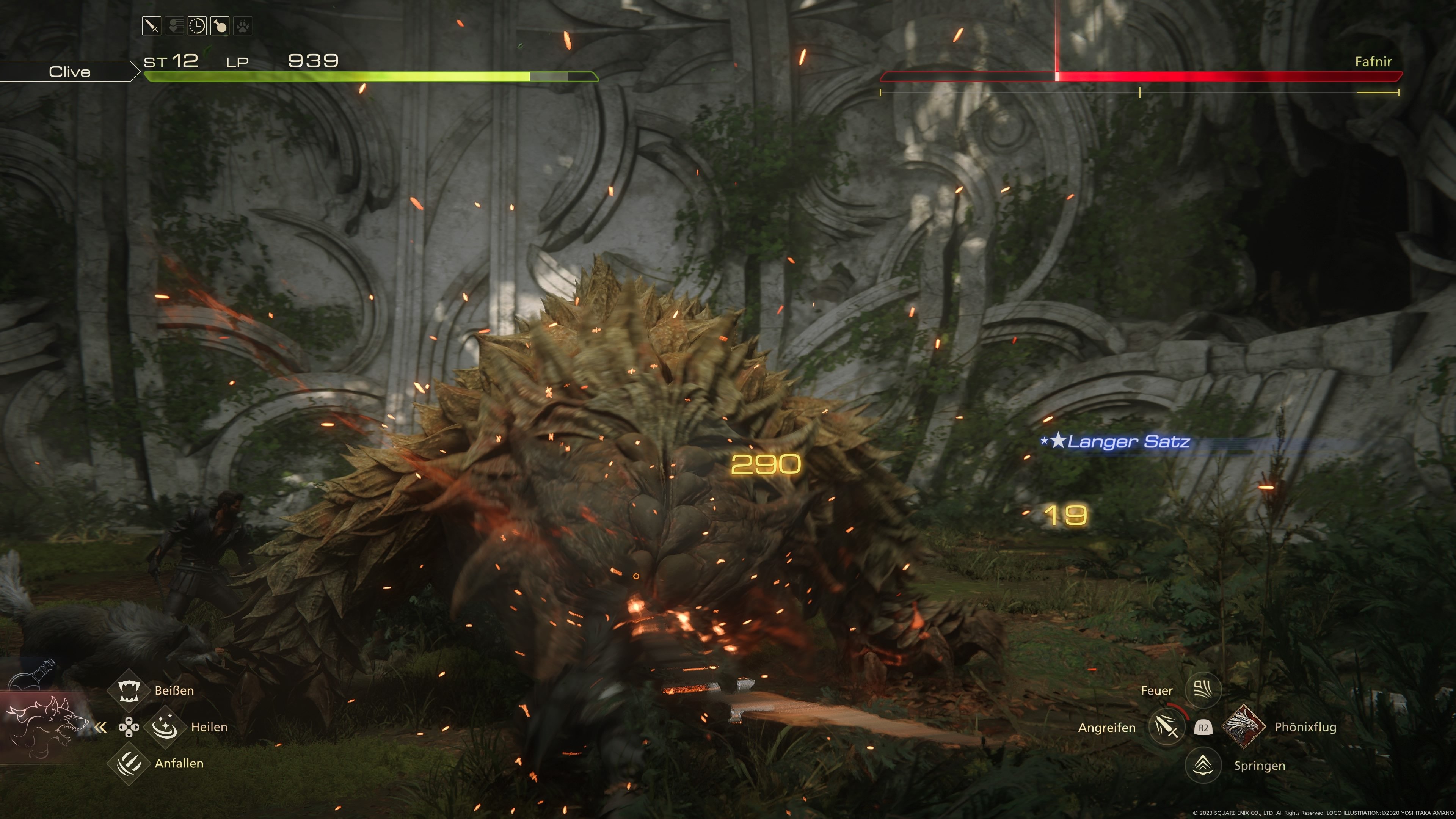Click the dimmed figure with lines icon

click(174, 26)
